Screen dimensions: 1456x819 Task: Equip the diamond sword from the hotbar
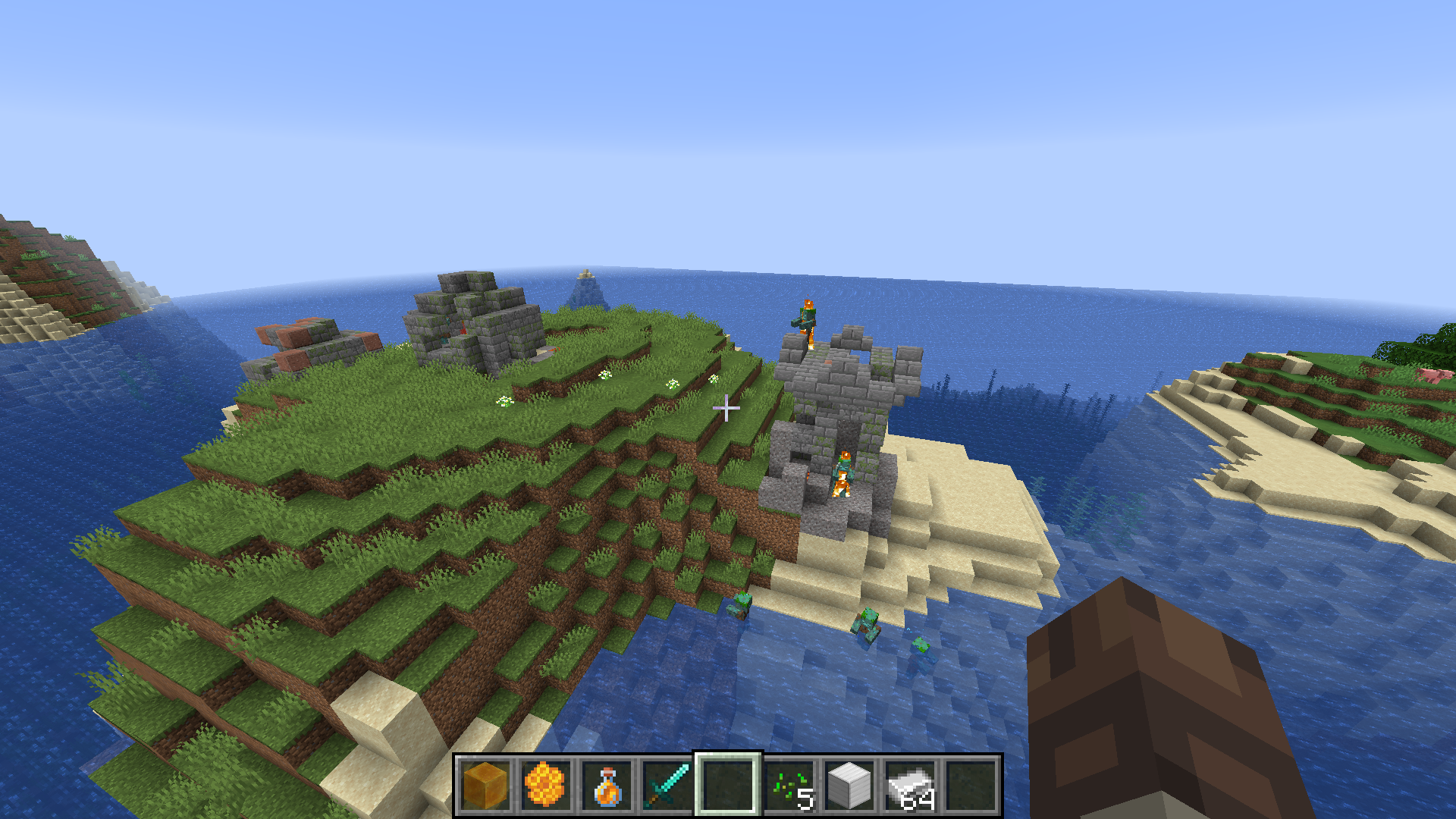[667, 786]
